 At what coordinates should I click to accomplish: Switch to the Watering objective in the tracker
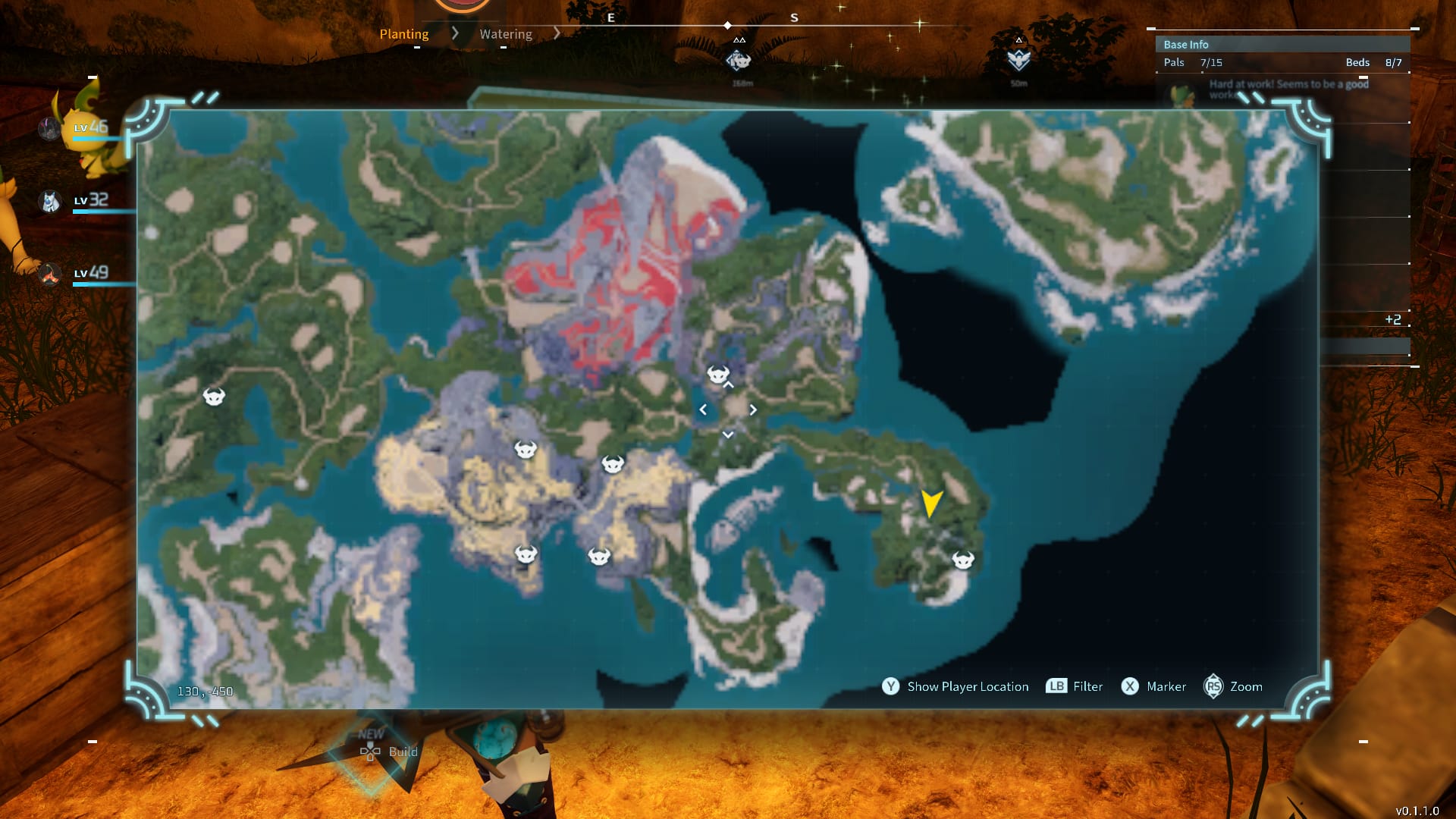pos(505,33)
